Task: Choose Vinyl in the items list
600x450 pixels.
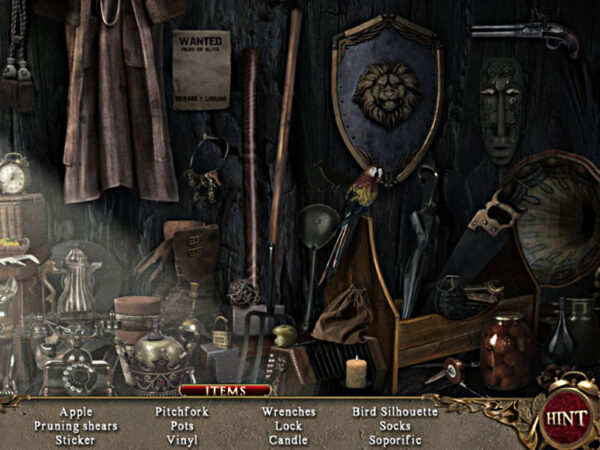Action: [x=181, y=439]
